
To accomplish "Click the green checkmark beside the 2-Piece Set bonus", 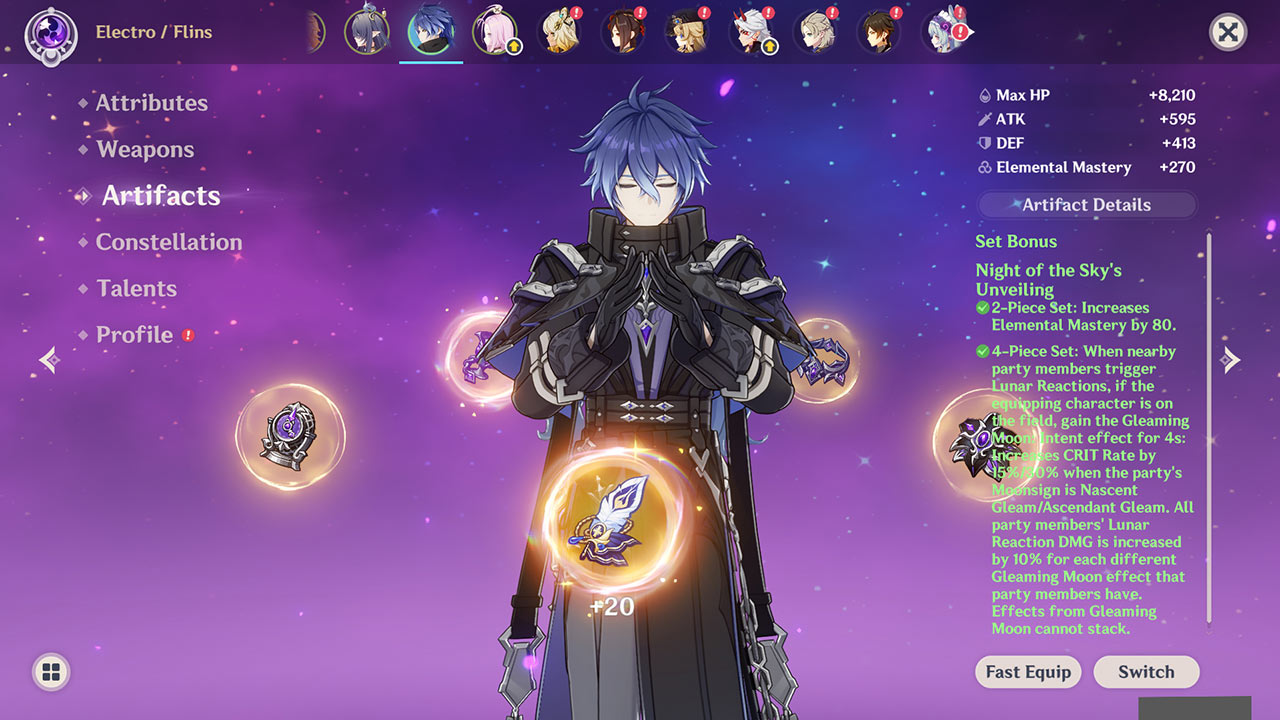I will (x=981, y=308).
